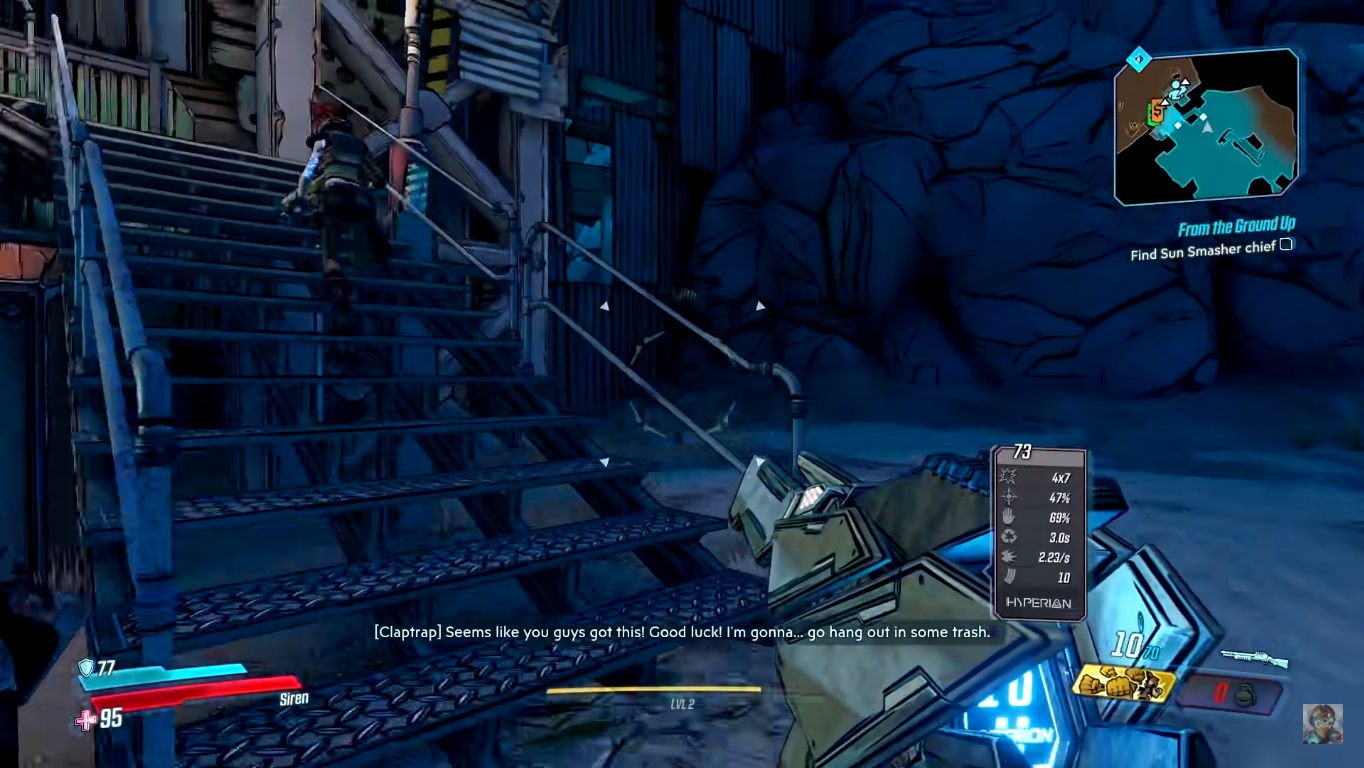The width and height of the screenshot is (1364, 768).
Task: Select the equipped shotgun weapon icon
Action: [1254, 659]
